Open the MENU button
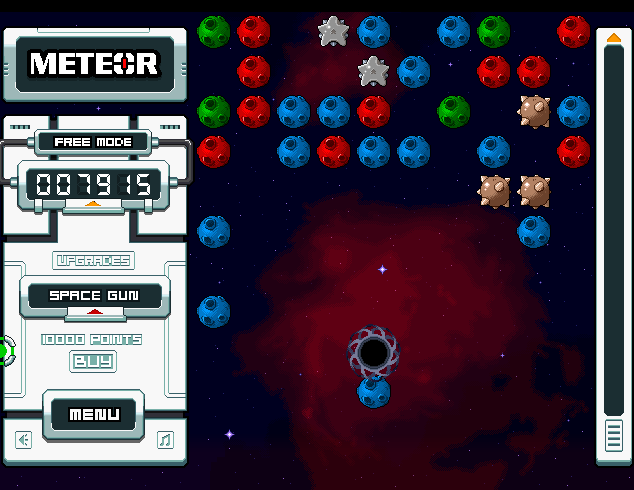634x490 pixels. [94, 414]
